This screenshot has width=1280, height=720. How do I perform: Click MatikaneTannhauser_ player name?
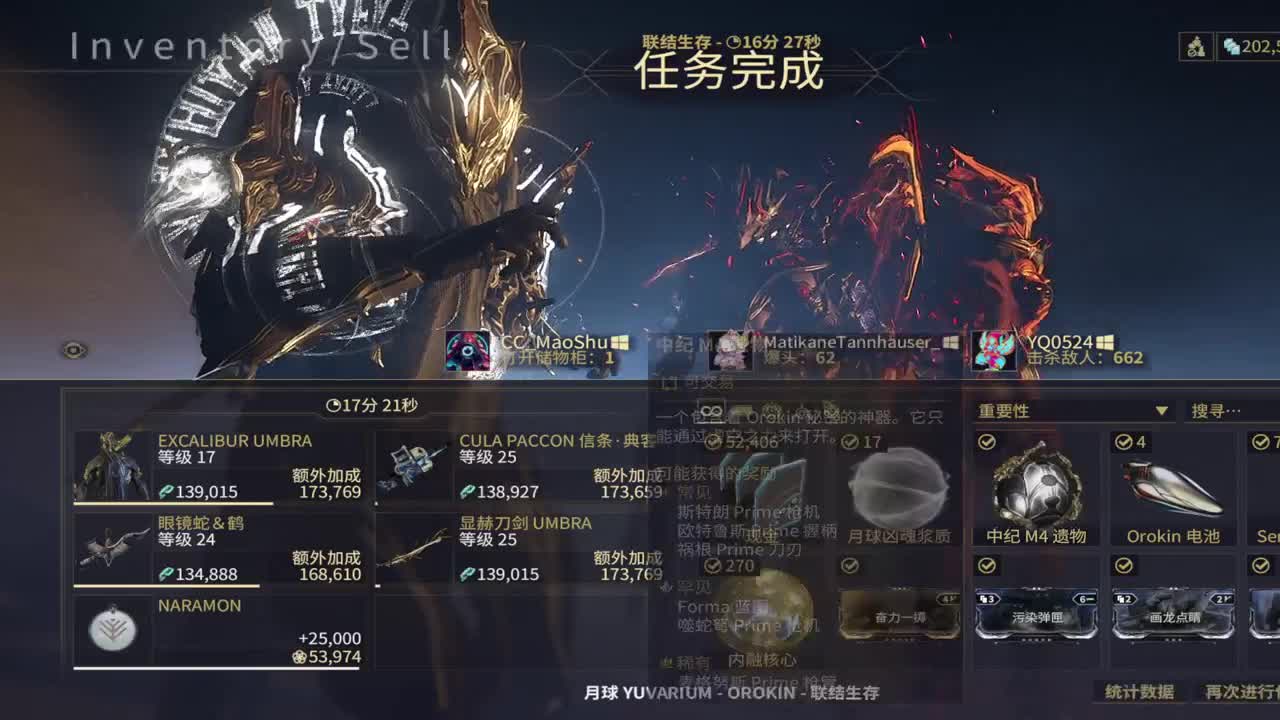pyautogui.click(x=843, y=340)
